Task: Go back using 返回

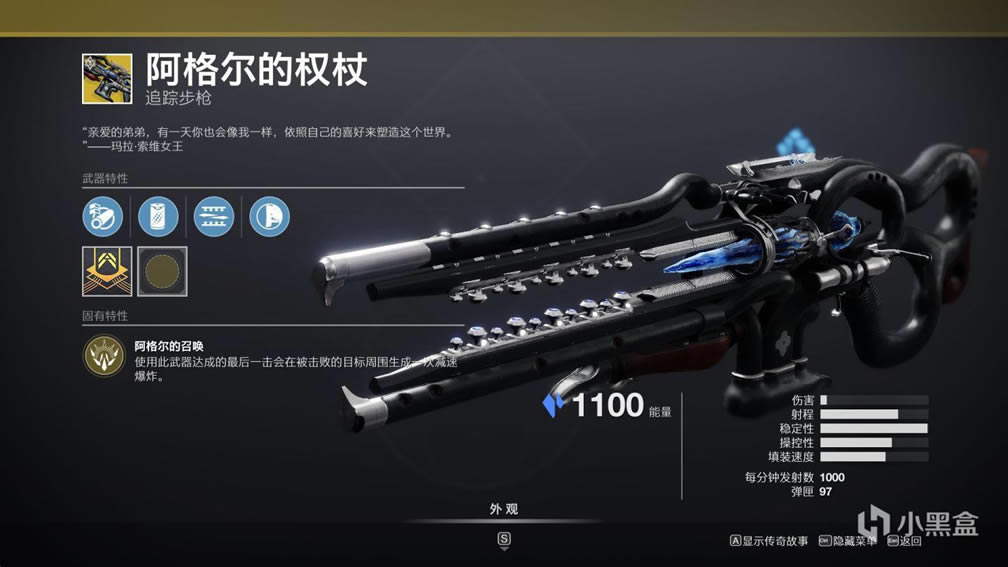Action: (x=904, y=541)
